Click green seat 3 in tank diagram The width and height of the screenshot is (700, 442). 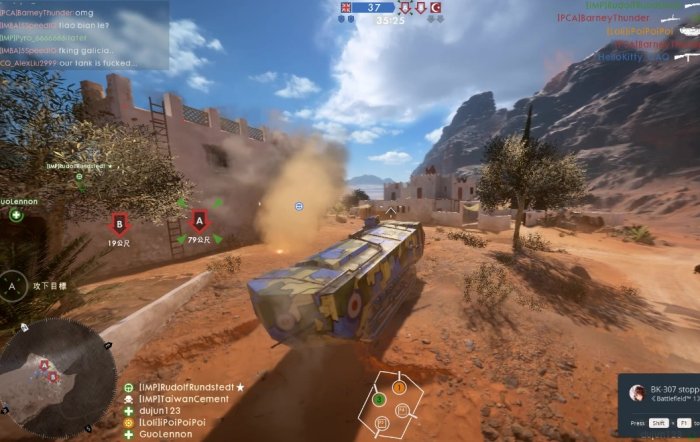pos(379,399)
